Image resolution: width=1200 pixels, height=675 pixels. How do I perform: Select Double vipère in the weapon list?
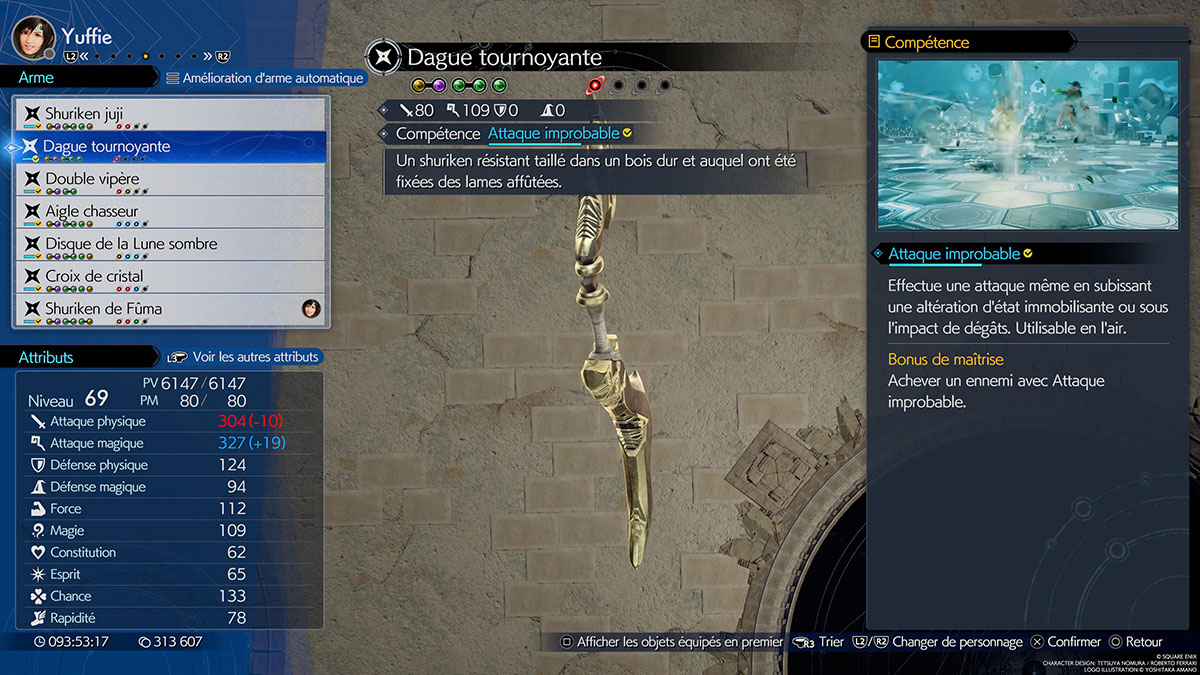coord(168,179)
